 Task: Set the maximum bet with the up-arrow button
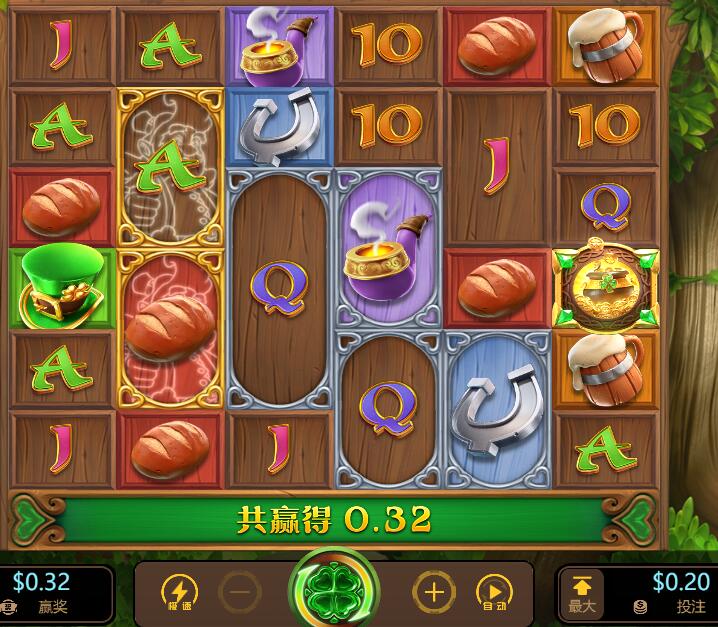[582, 592]
